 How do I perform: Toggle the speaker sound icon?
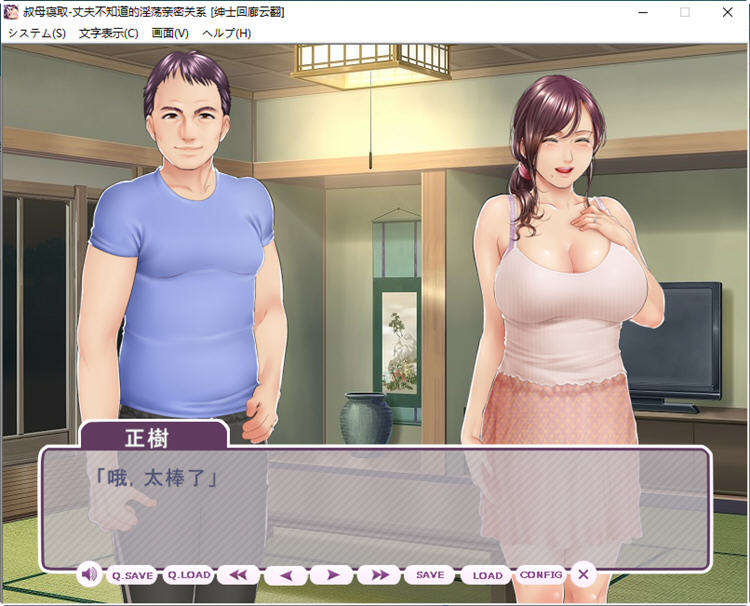(90, 575)
